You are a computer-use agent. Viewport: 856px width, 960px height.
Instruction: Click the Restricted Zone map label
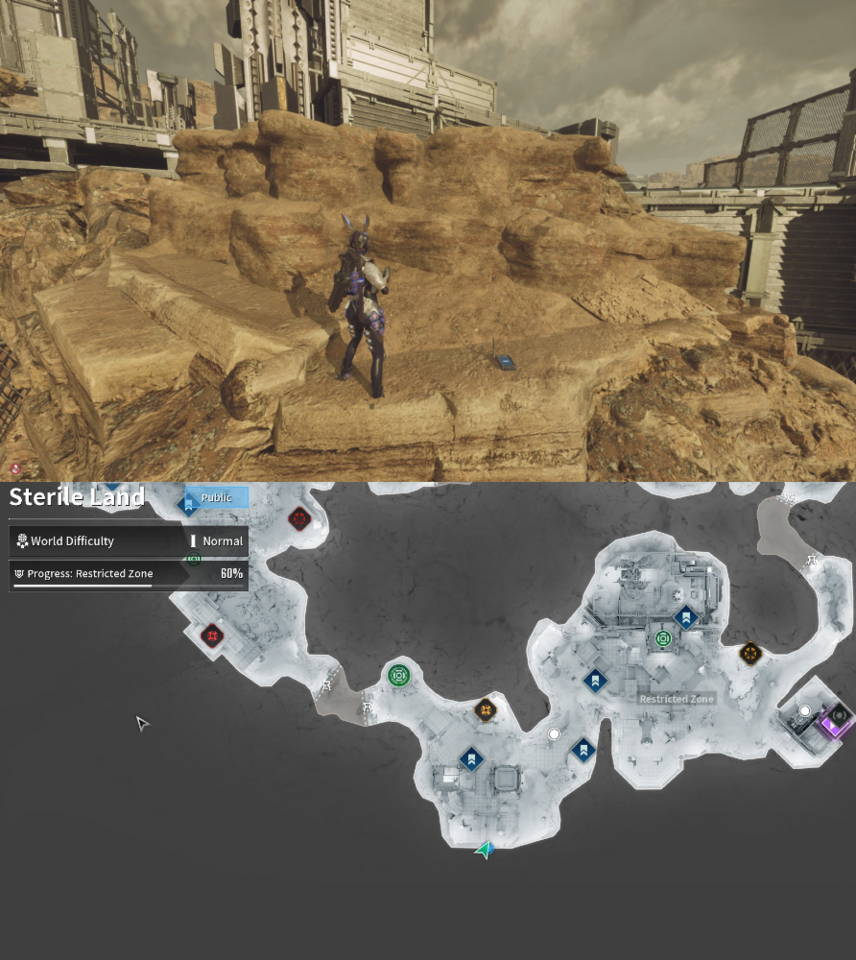click(x=676, y=699)
